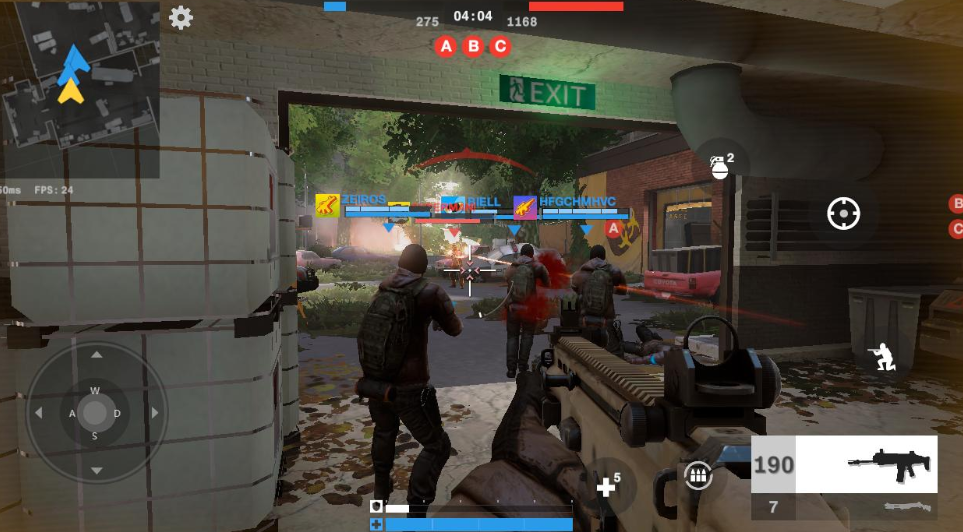Reload using the bullets icon
This screenshot has width=963, height=532.
point(698,476)
